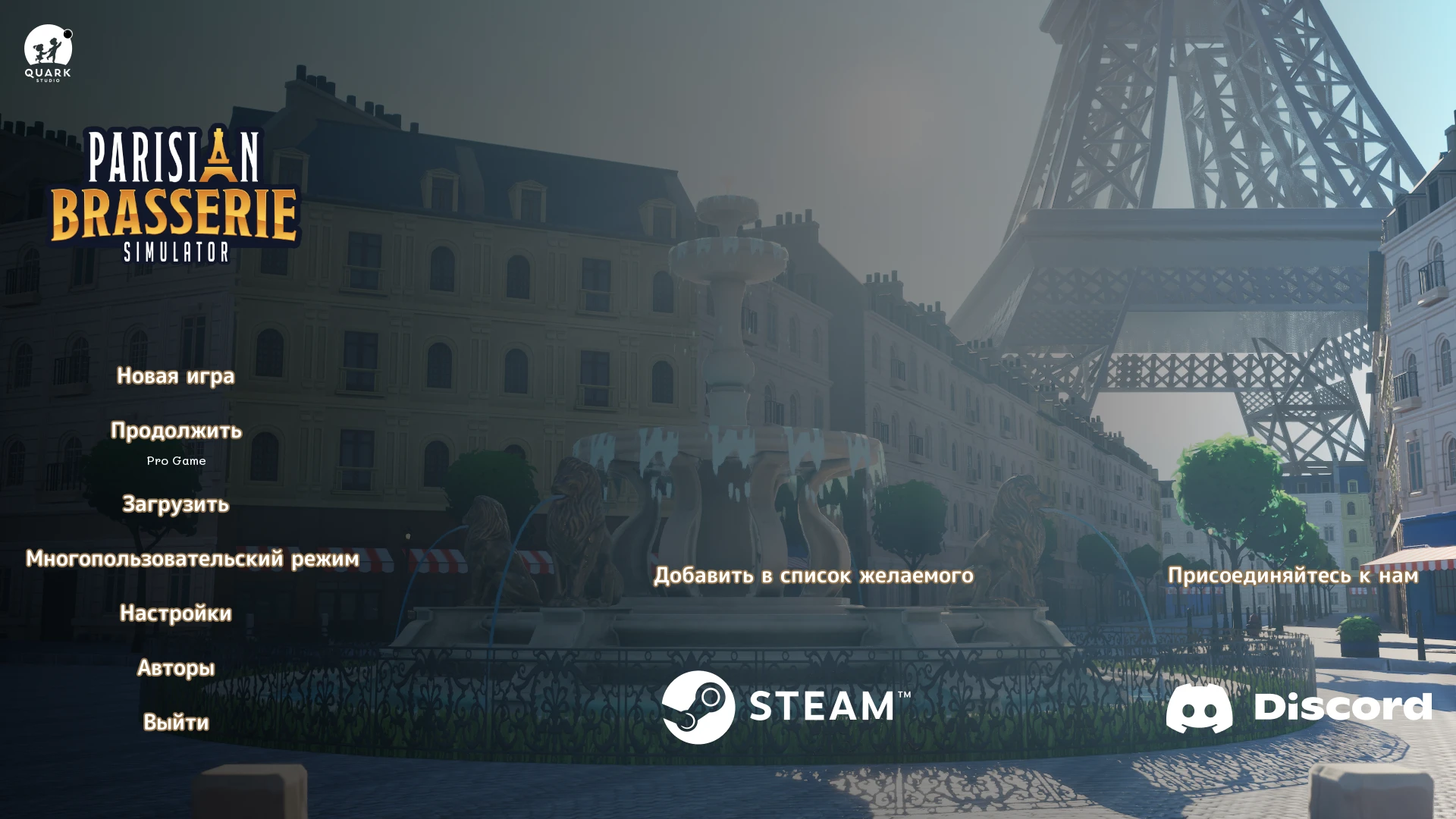Screen dimensions: 1456x819
Task: Click "Добавить в список желаемого" wishlist link
Action: 814,576
